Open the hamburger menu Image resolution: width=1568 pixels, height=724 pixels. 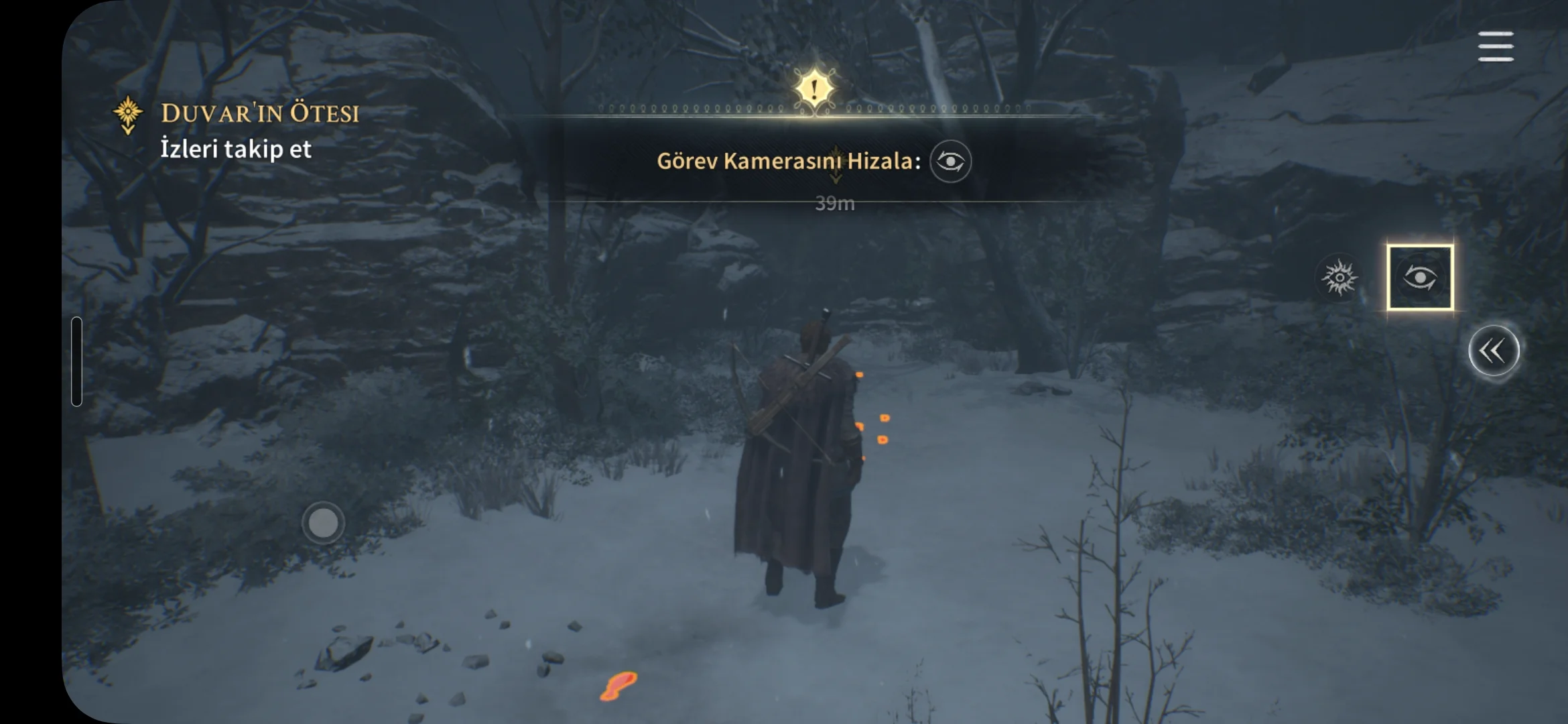click(1495, 46)
